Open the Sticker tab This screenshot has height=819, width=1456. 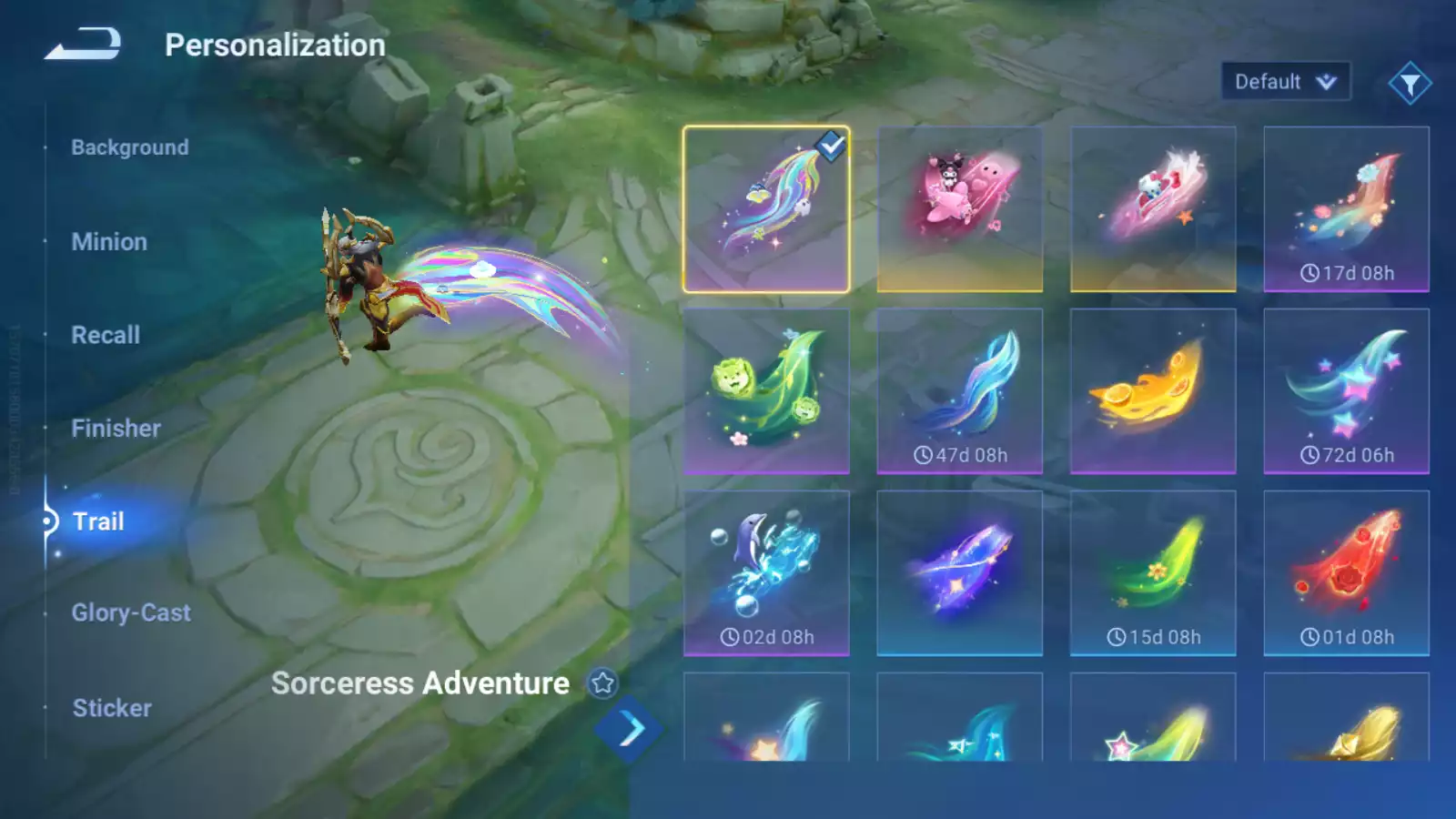tap(112, 708)
